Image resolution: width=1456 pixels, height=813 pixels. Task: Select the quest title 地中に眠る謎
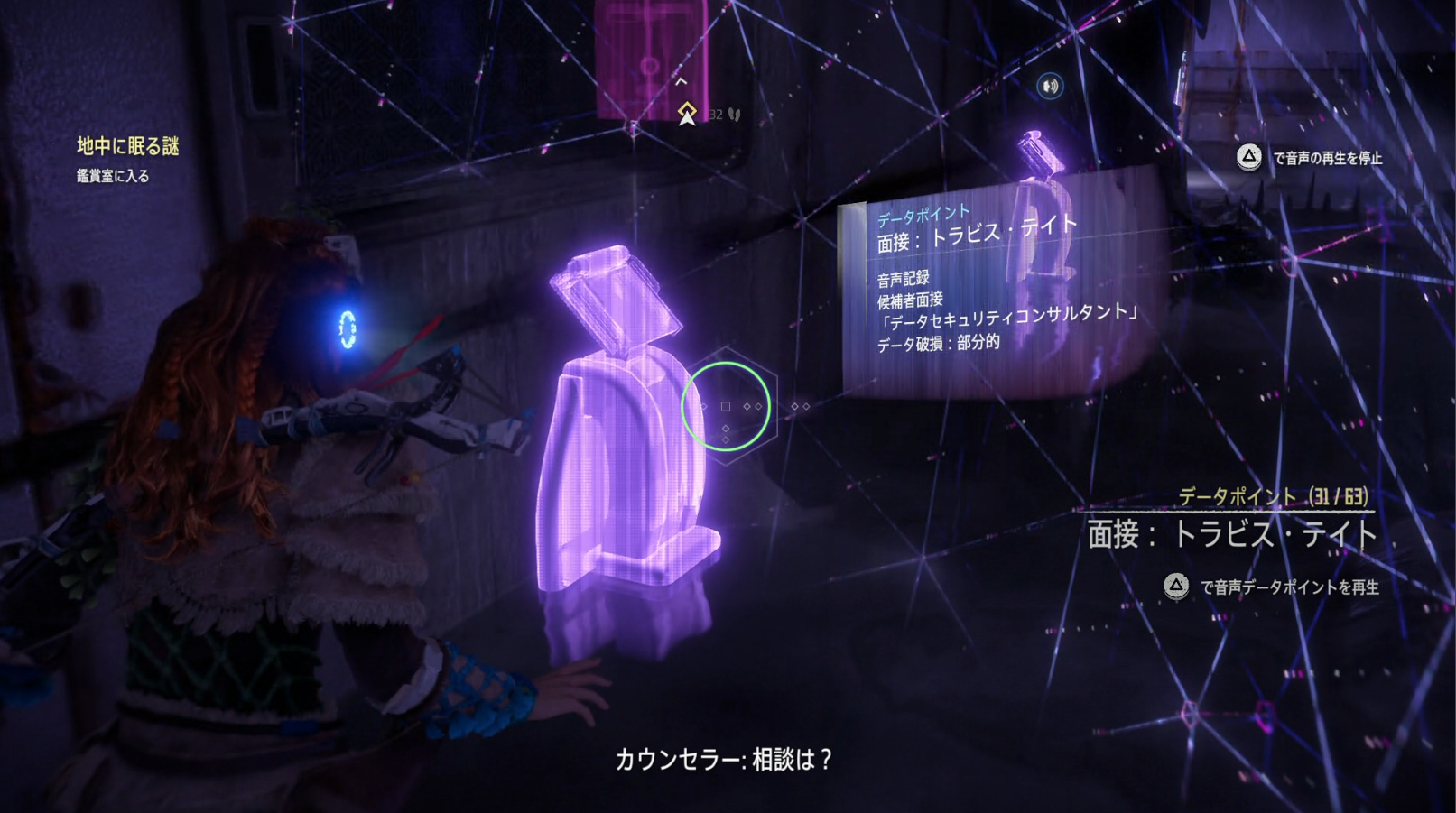coord(127,145)
